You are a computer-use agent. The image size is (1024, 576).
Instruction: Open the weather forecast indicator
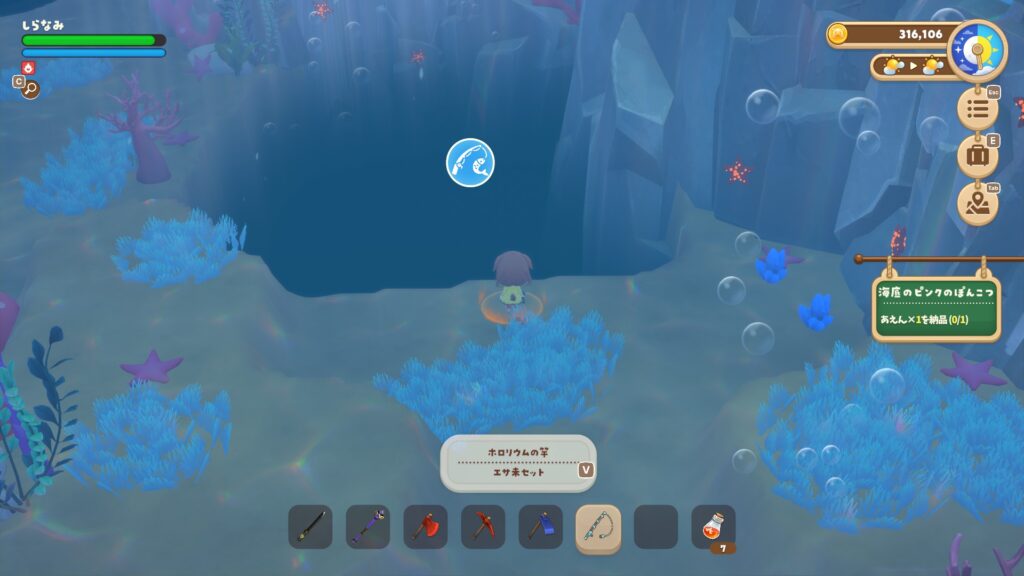[908, 67]
